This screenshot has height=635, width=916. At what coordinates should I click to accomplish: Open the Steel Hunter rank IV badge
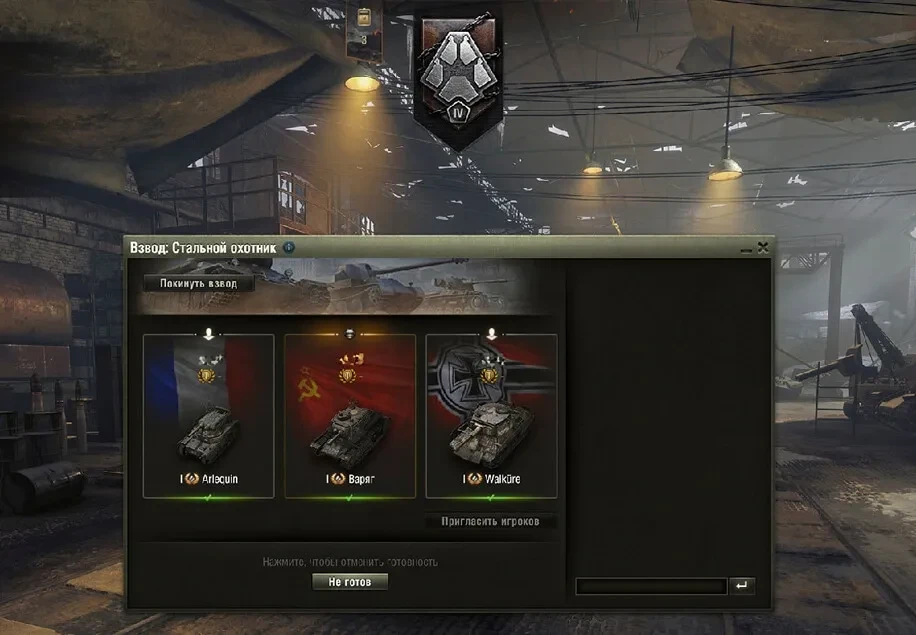coord(457,78)
